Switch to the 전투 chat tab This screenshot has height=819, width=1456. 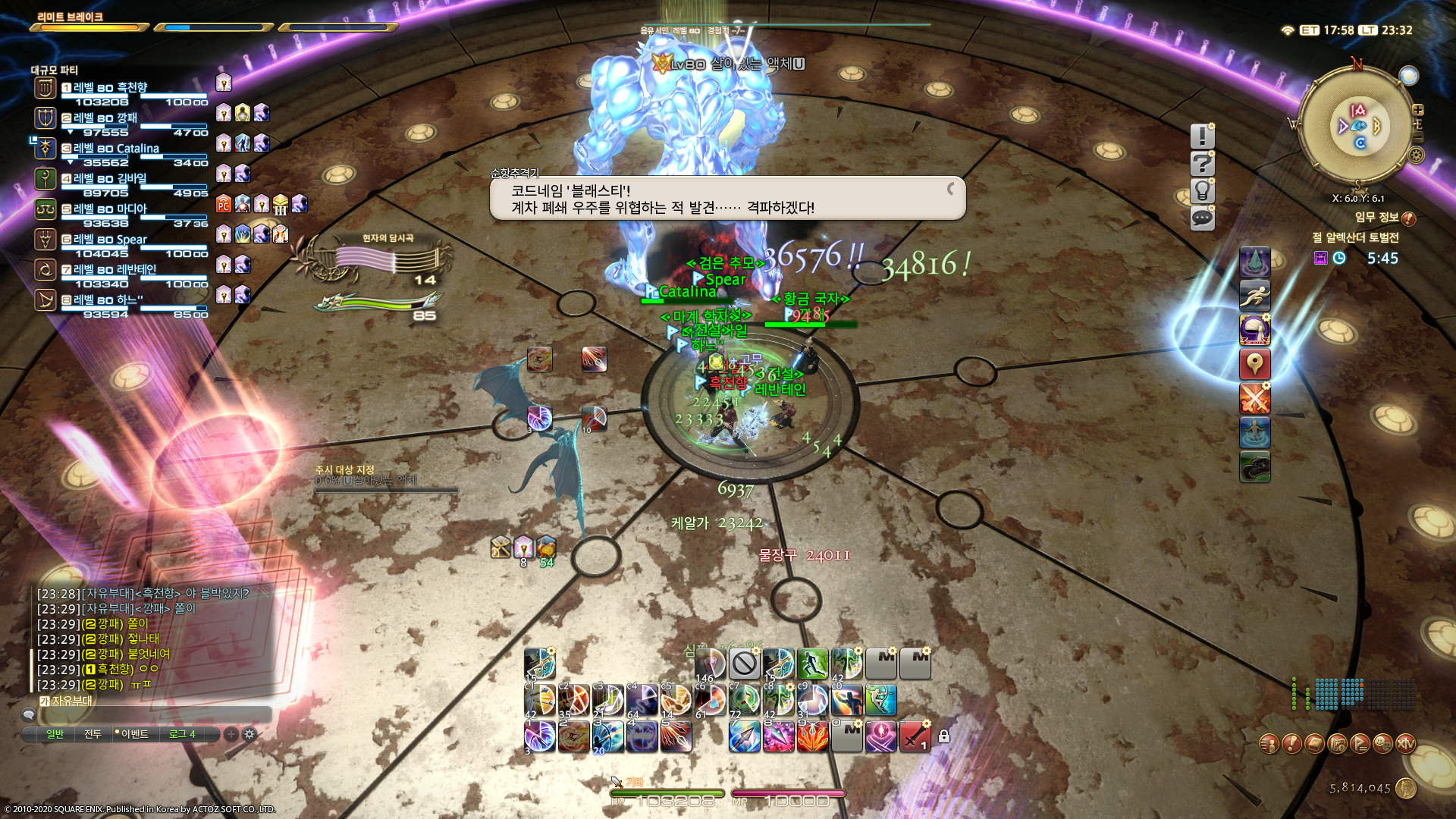94,733
